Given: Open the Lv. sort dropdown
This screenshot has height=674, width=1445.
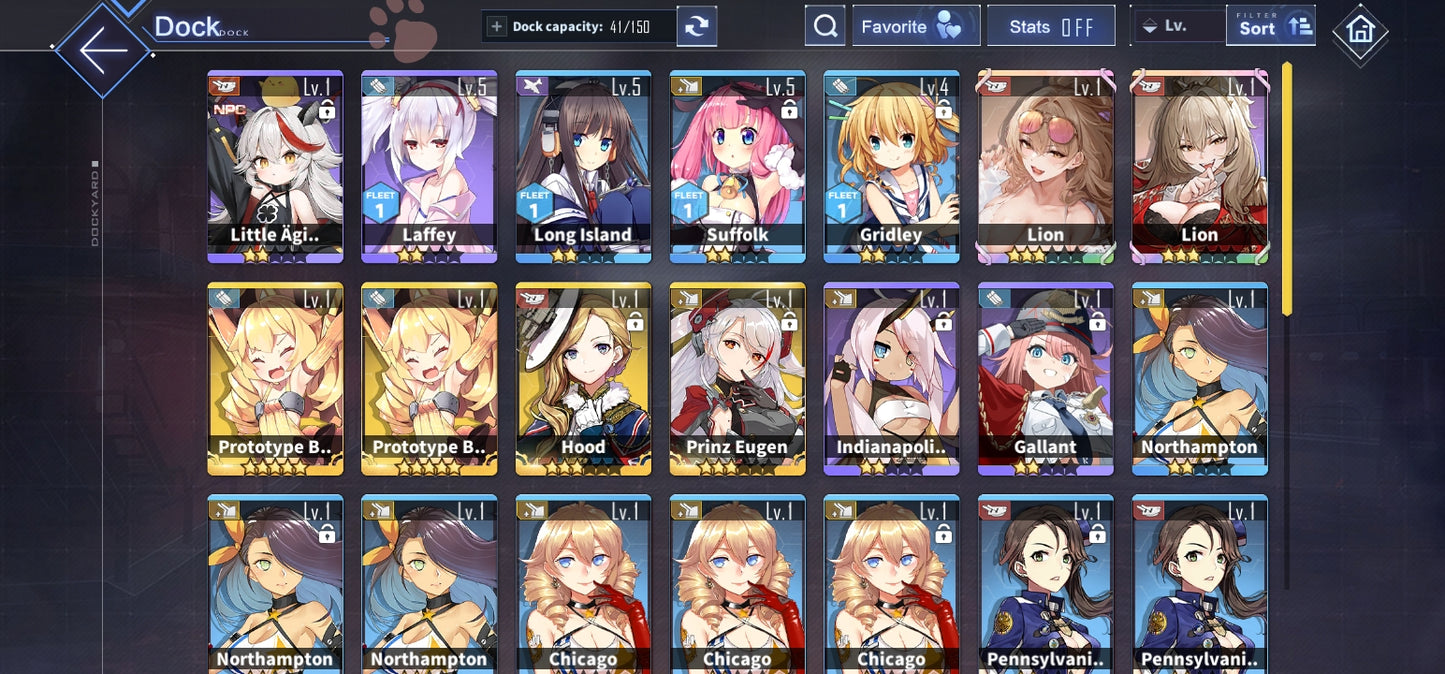Looking at the screenshot, I should pos(1176,27).
